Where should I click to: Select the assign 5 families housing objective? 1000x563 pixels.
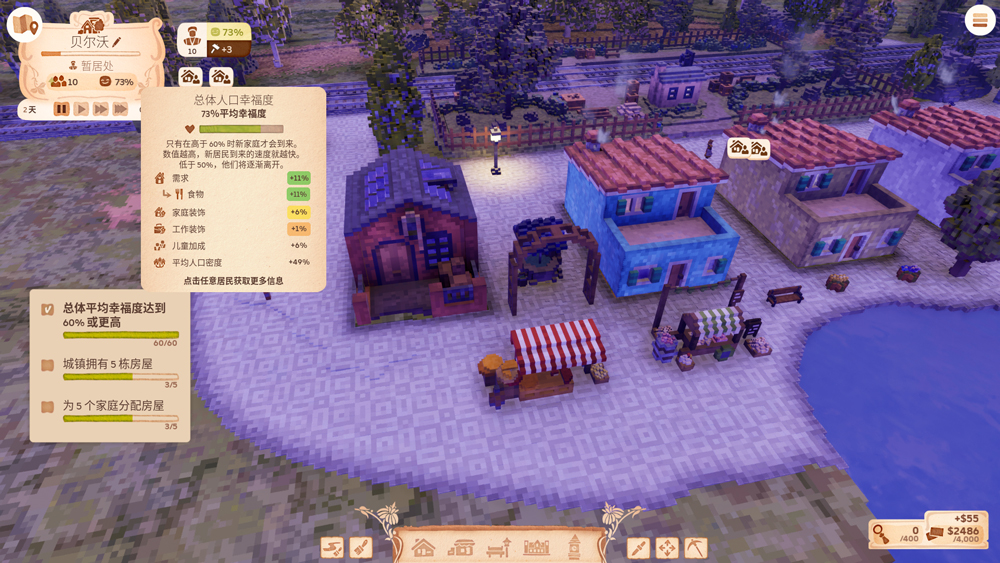113,406
